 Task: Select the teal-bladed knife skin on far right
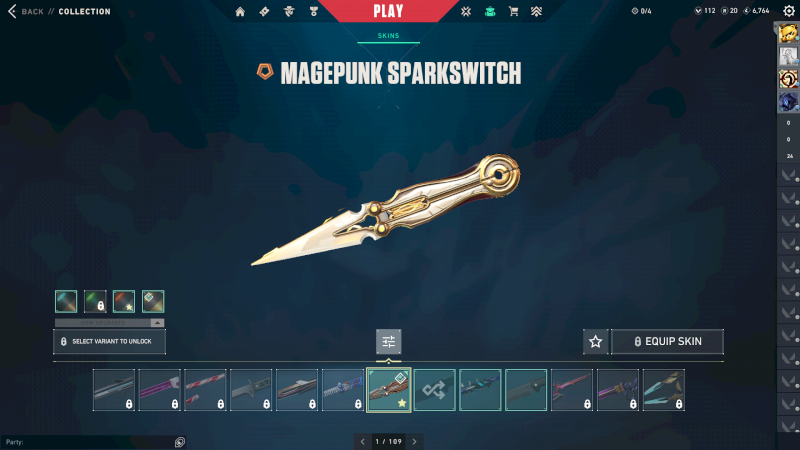click(664, 390)
